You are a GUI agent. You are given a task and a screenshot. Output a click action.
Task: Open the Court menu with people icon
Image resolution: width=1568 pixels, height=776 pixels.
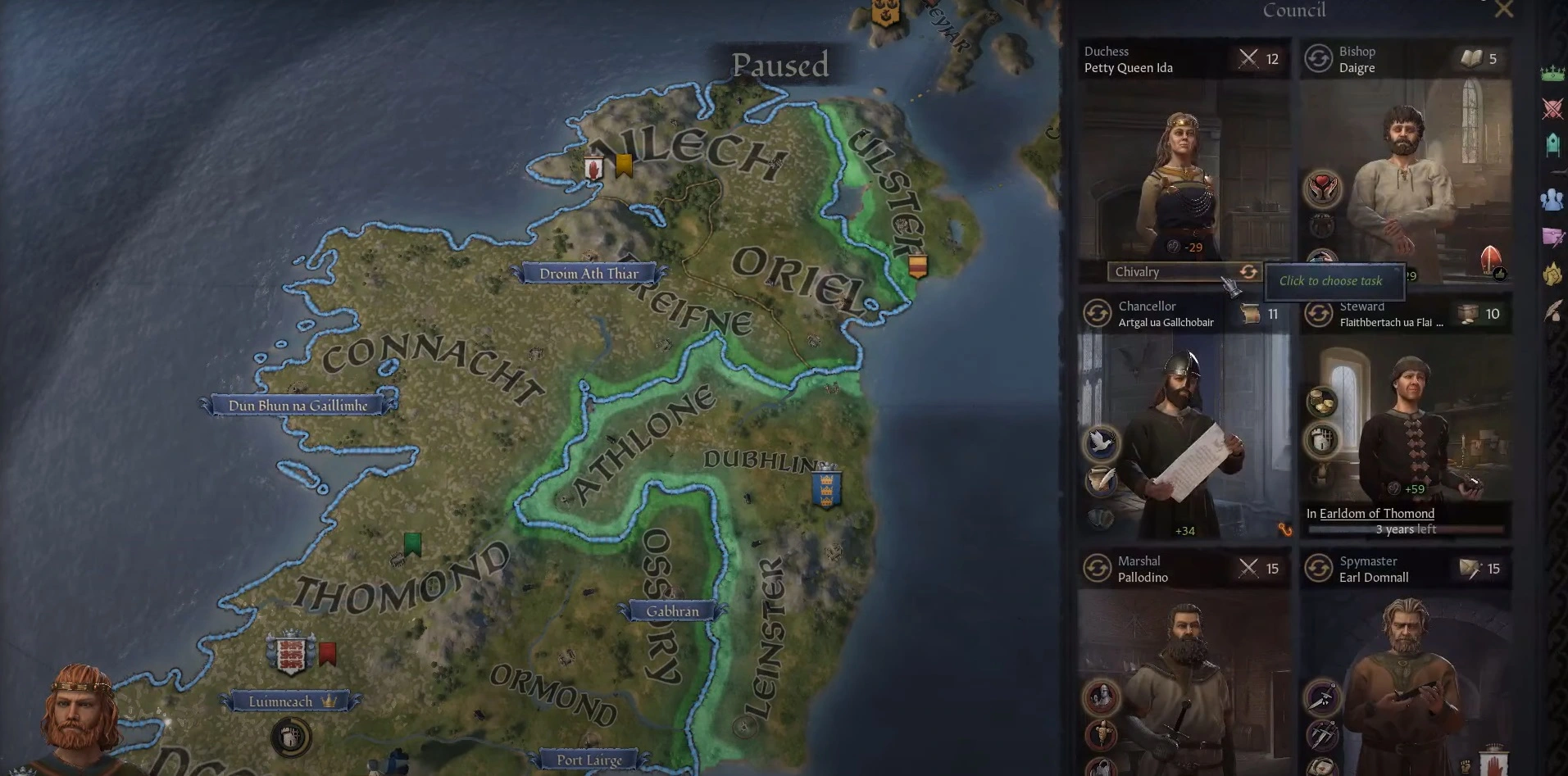click(1552, 199)
